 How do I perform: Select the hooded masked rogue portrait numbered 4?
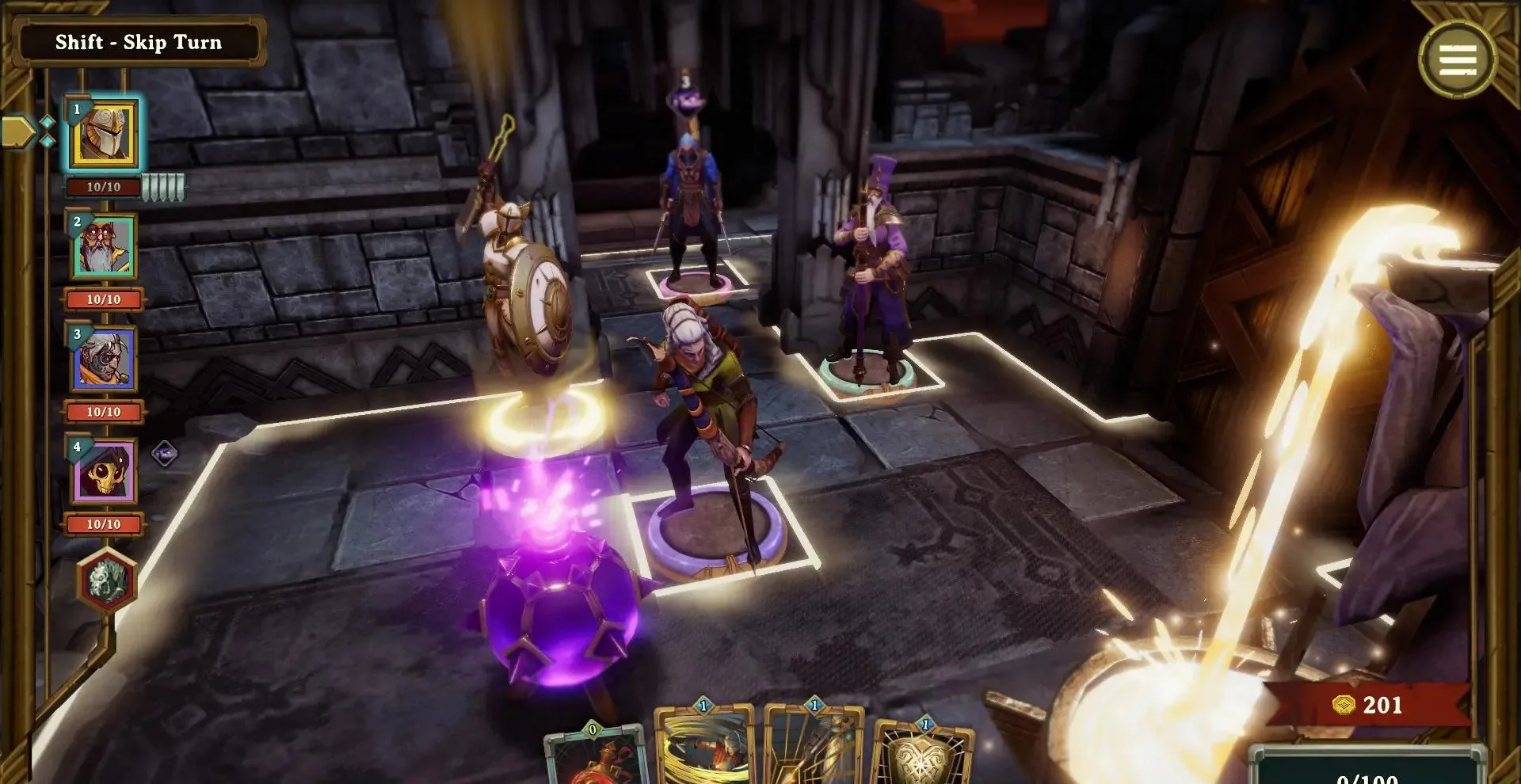(x=104, y=473)
